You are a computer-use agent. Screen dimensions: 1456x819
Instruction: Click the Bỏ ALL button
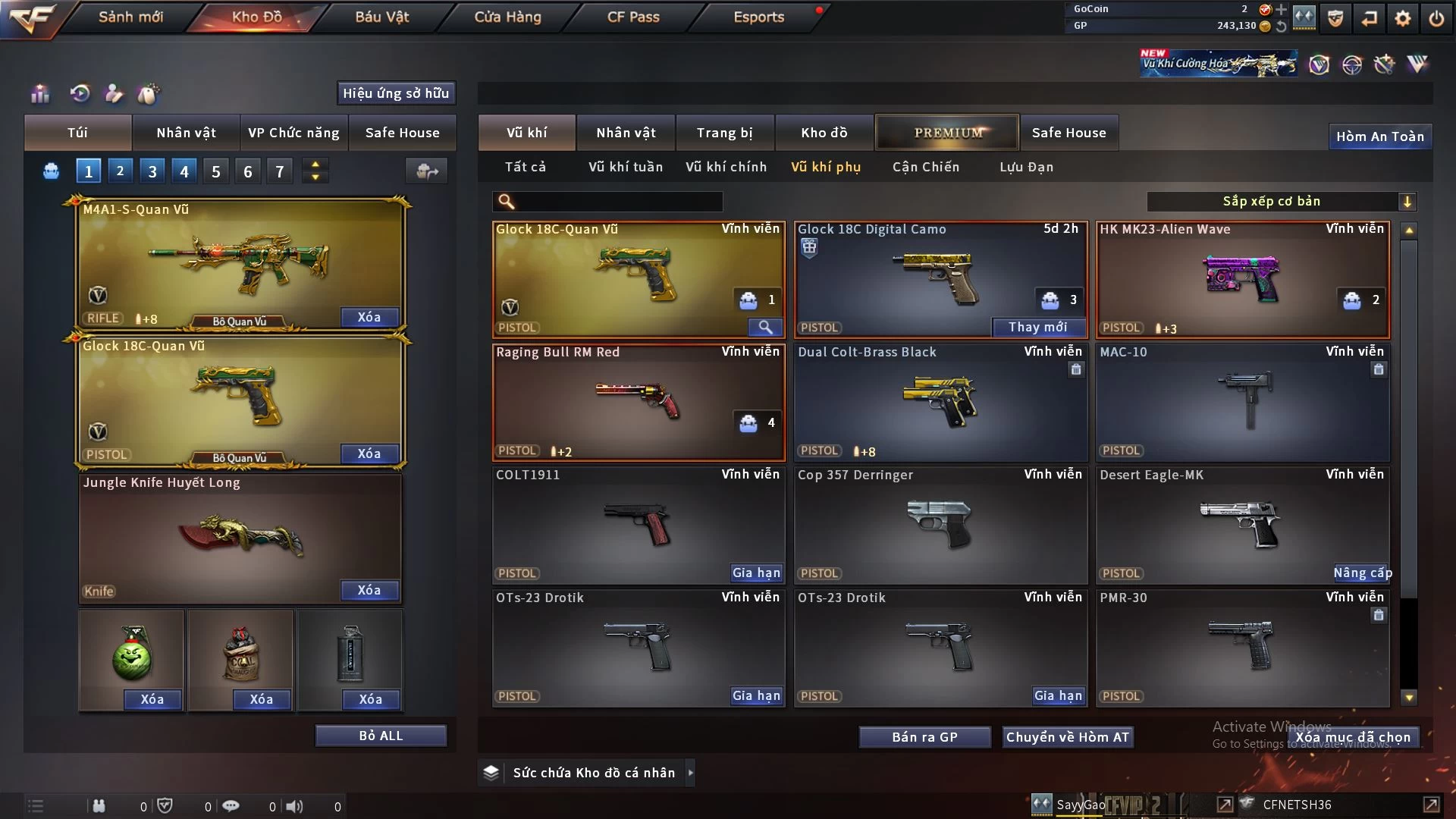pyautogui.click(x=381, y=736)
